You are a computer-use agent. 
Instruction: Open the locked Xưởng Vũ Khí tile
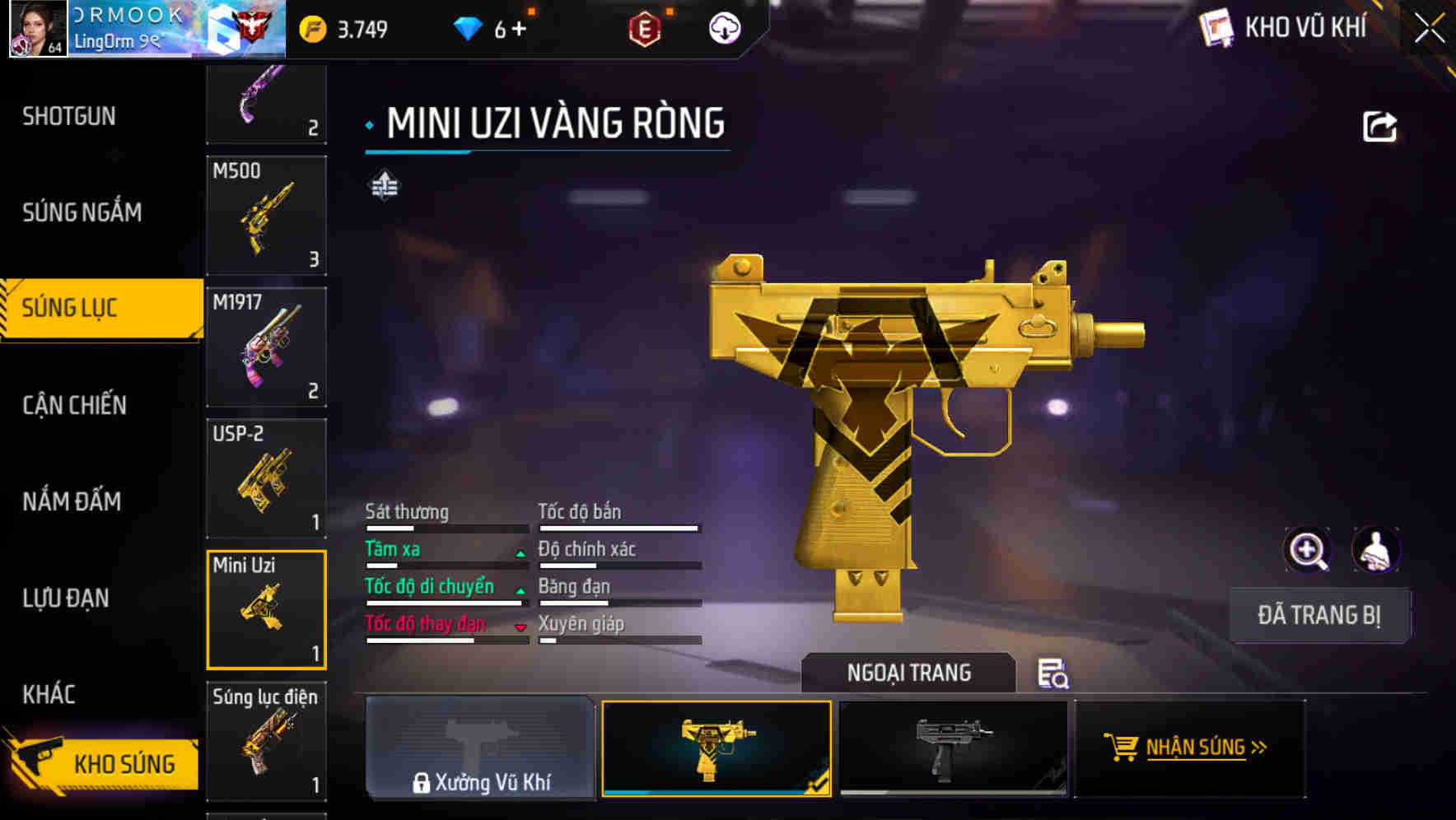click(x=480, y=748)
